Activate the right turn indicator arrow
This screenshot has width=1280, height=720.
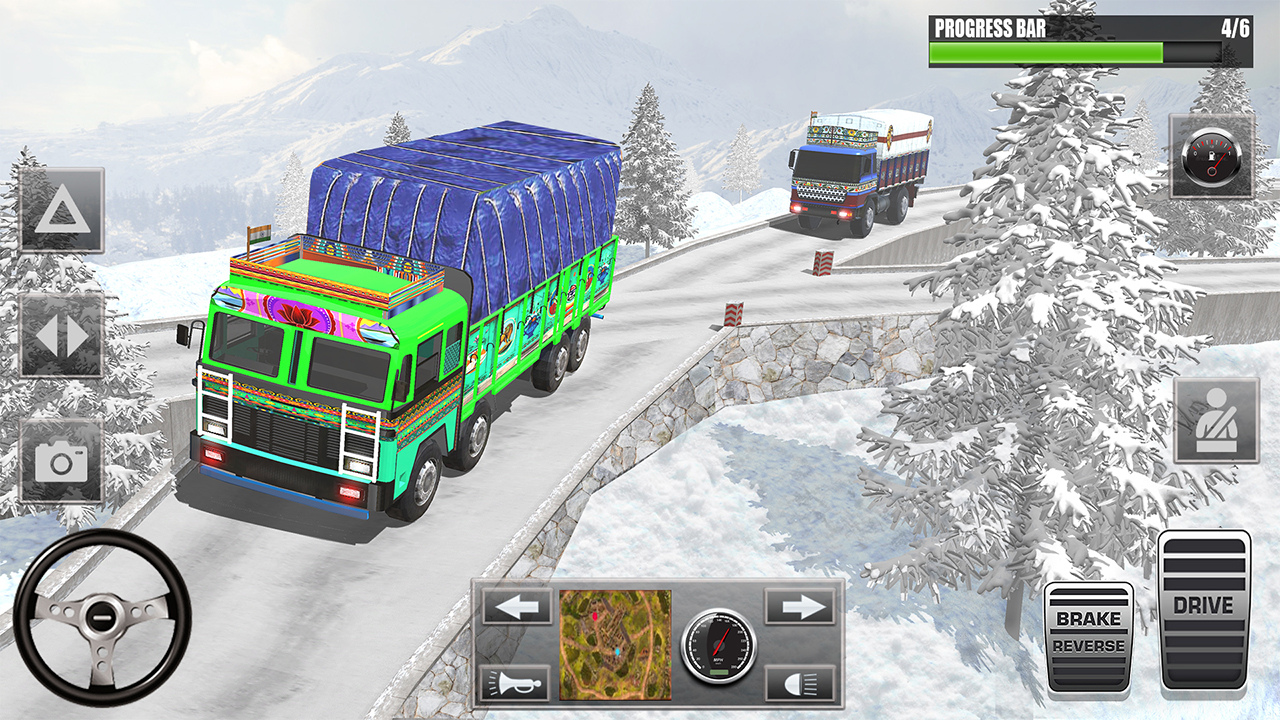point(801,606)
